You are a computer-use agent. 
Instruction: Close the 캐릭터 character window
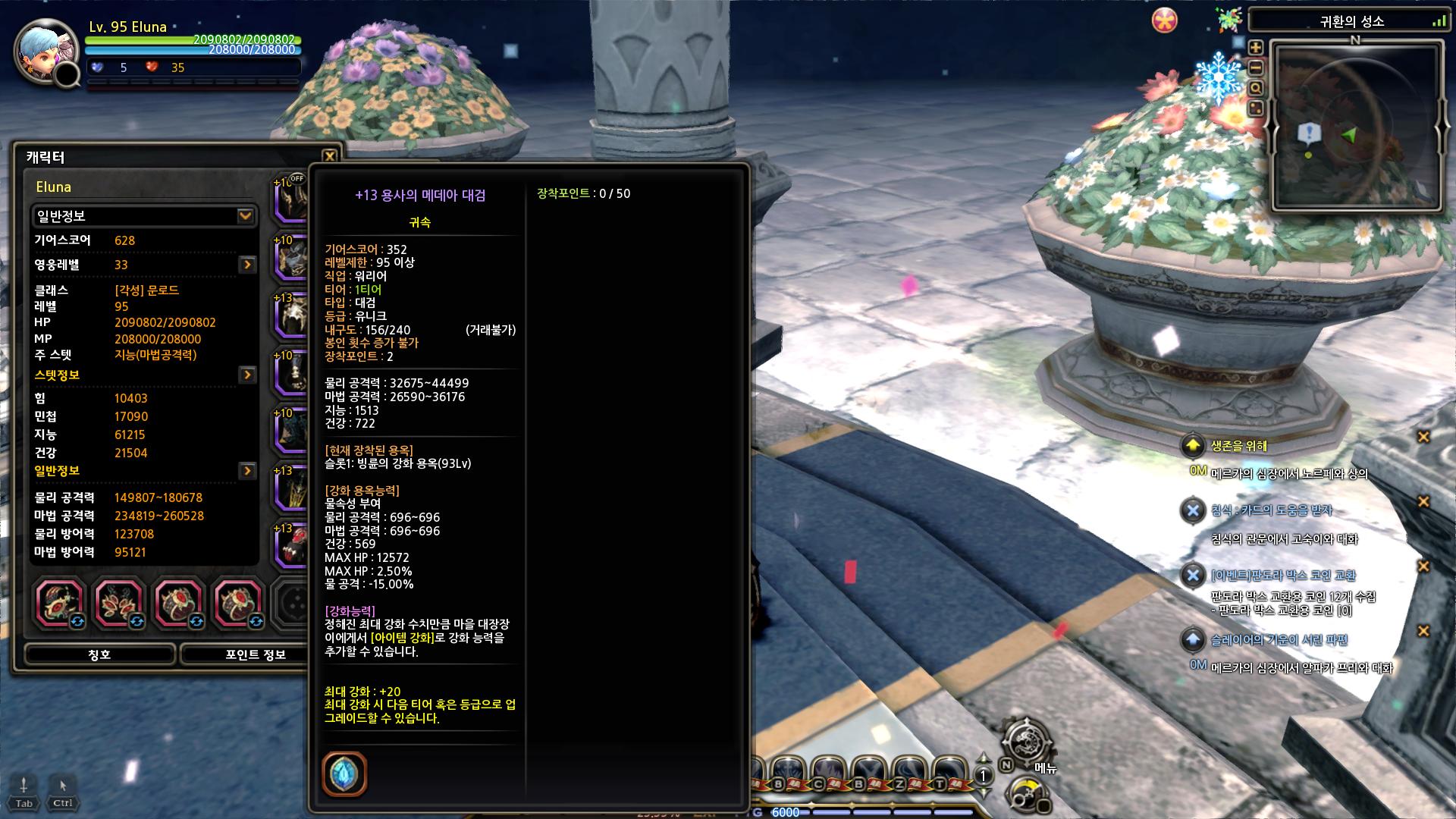point(329,156)
